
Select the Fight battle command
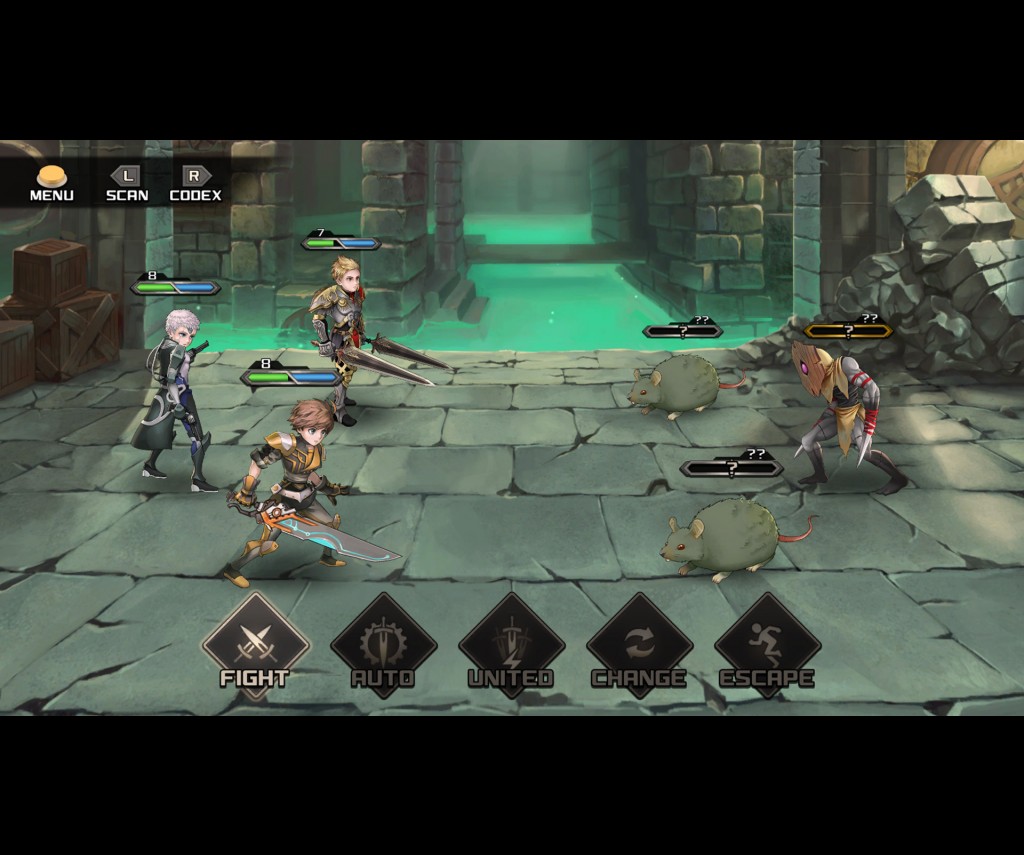255,645
